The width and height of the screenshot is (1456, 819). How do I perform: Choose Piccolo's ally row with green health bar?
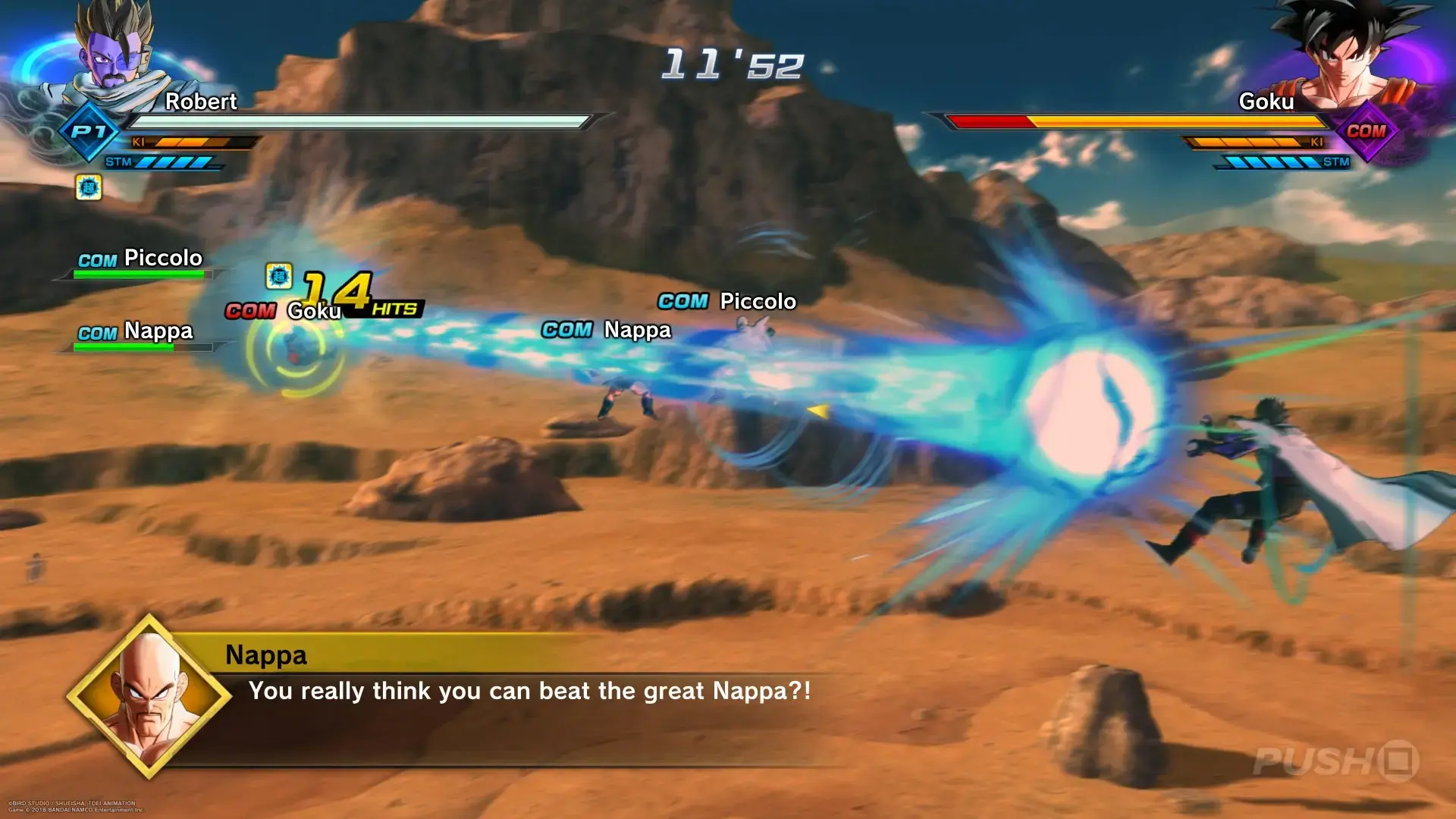140,263
